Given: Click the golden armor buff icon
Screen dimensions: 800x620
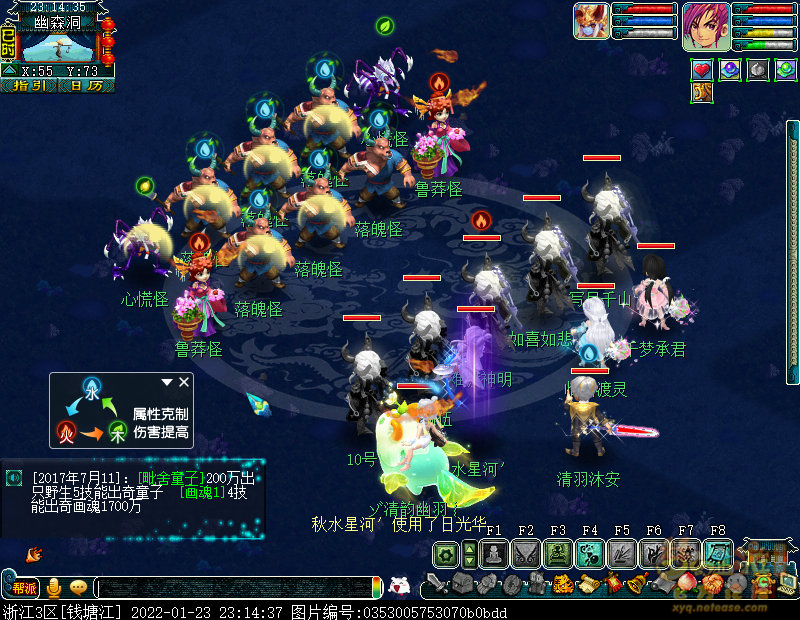Looking at the screenshot, I should (x=702, y=93).
